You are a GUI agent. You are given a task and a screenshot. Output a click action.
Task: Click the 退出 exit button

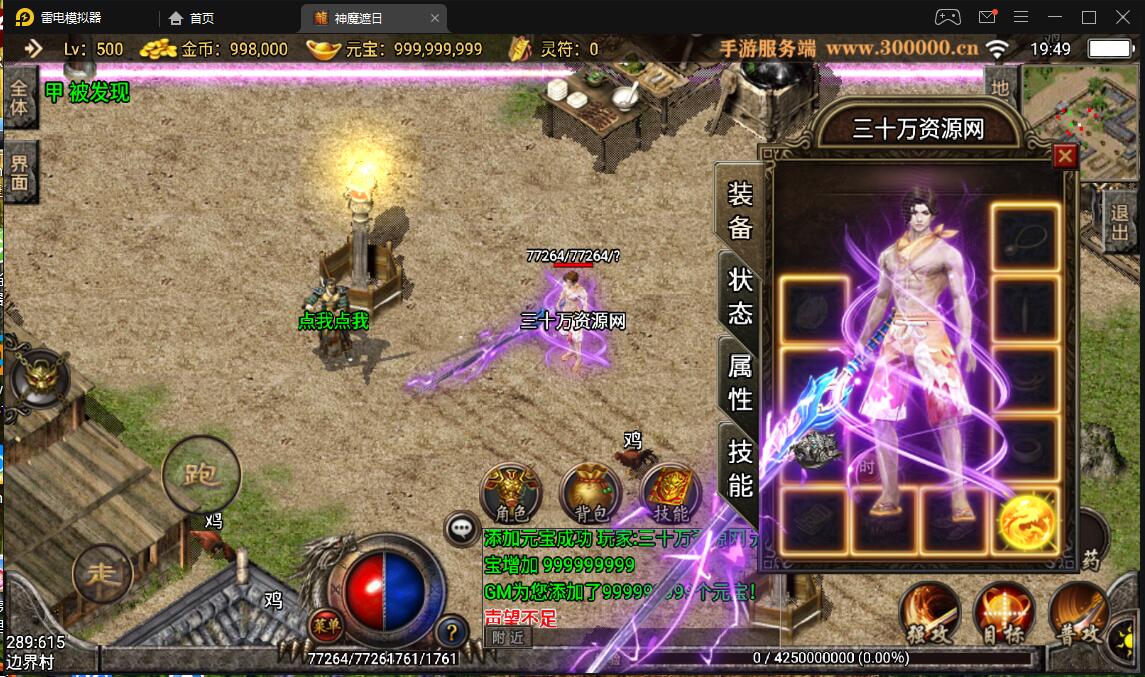click(x=1120, y=223)
